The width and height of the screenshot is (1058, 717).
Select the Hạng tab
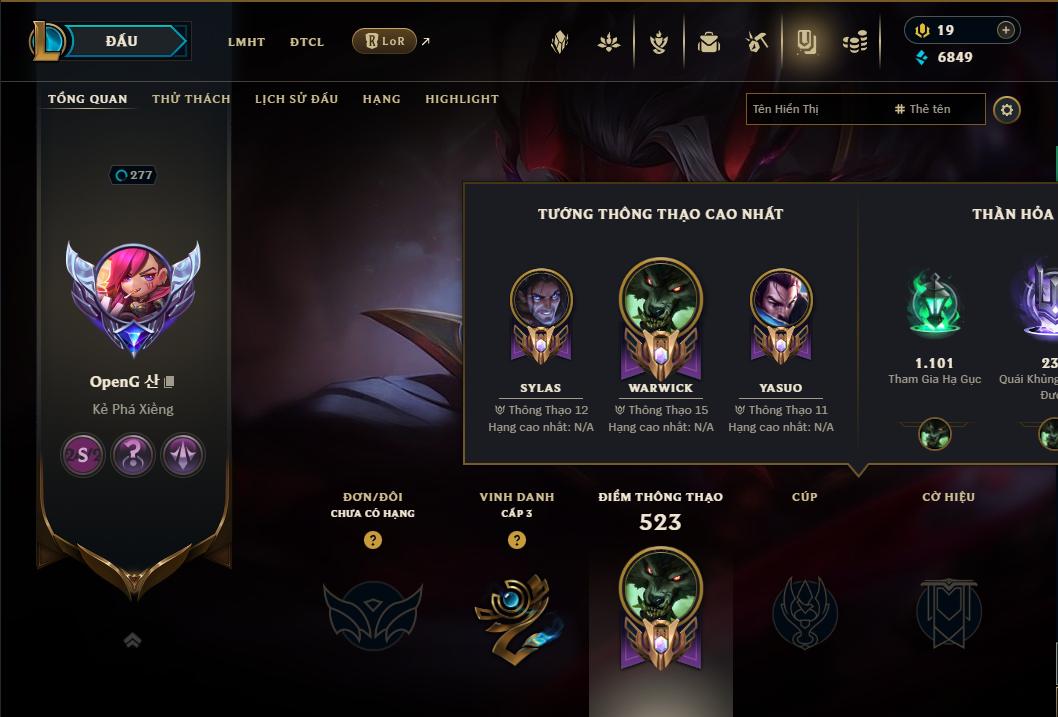coord(381,99)
